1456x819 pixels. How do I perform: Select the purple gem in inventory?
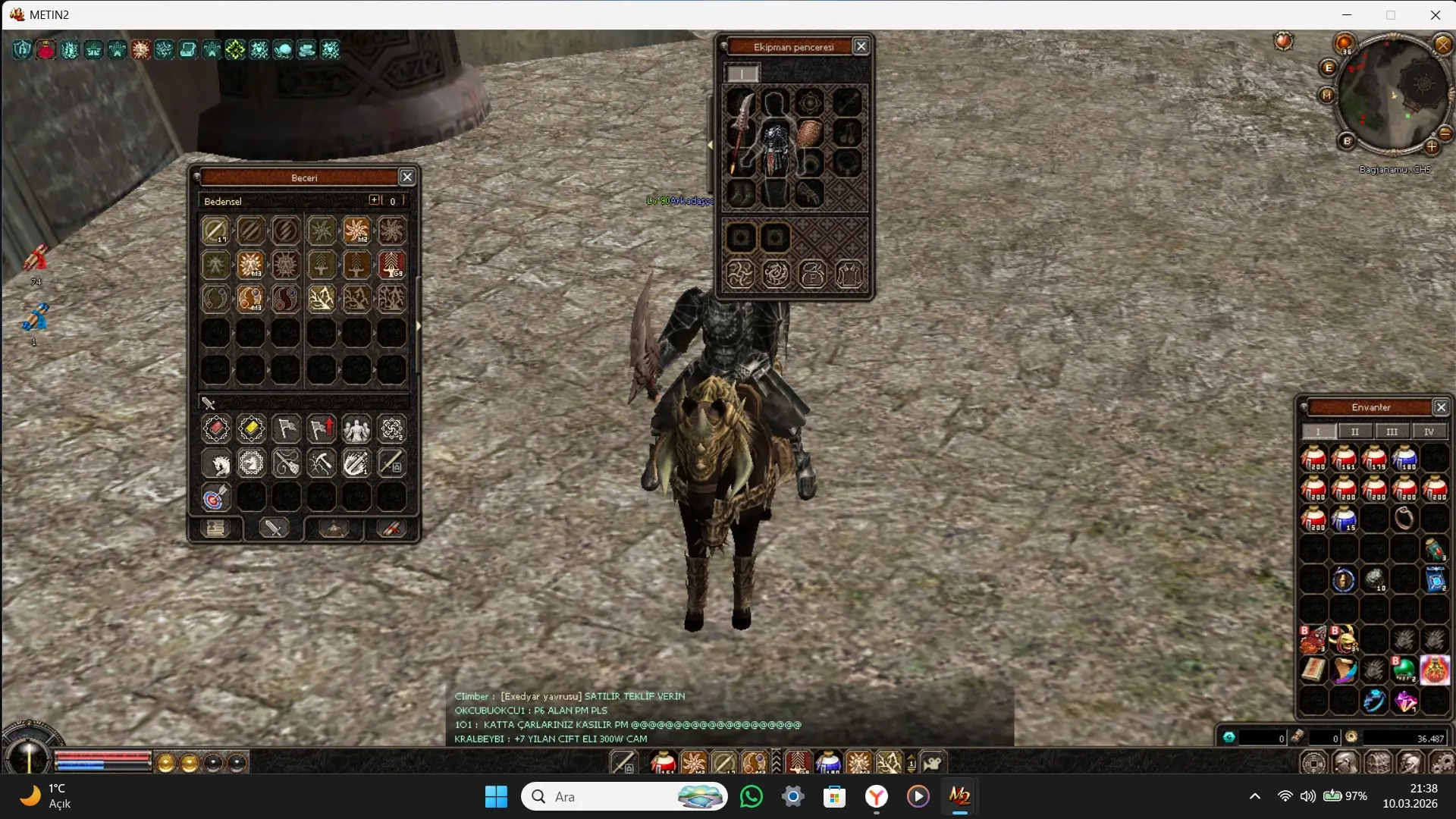(x=1405, y=701)
